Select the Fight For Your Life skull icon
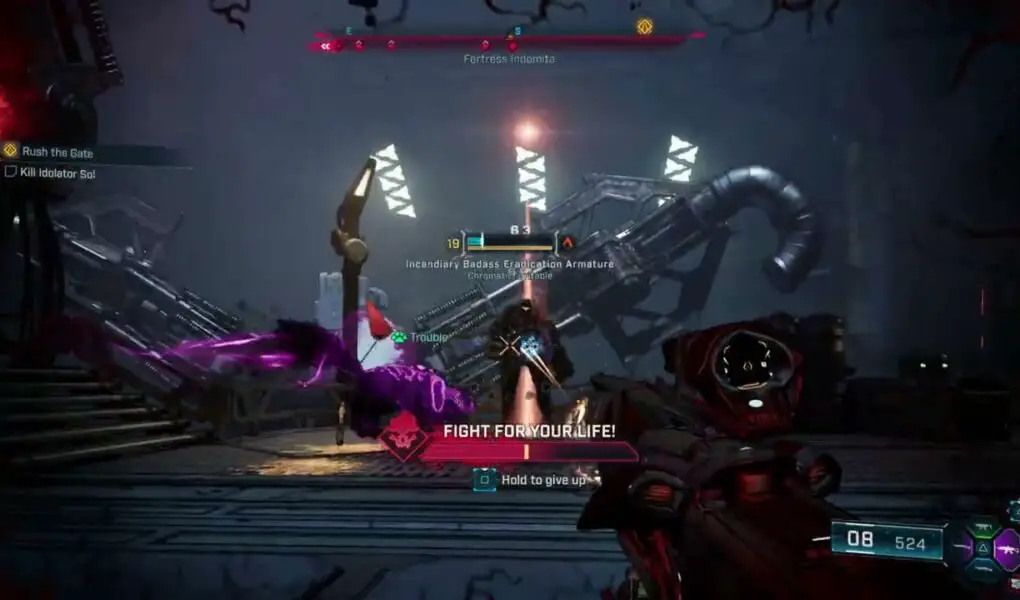1020x600 pixels. pos(404,438)
